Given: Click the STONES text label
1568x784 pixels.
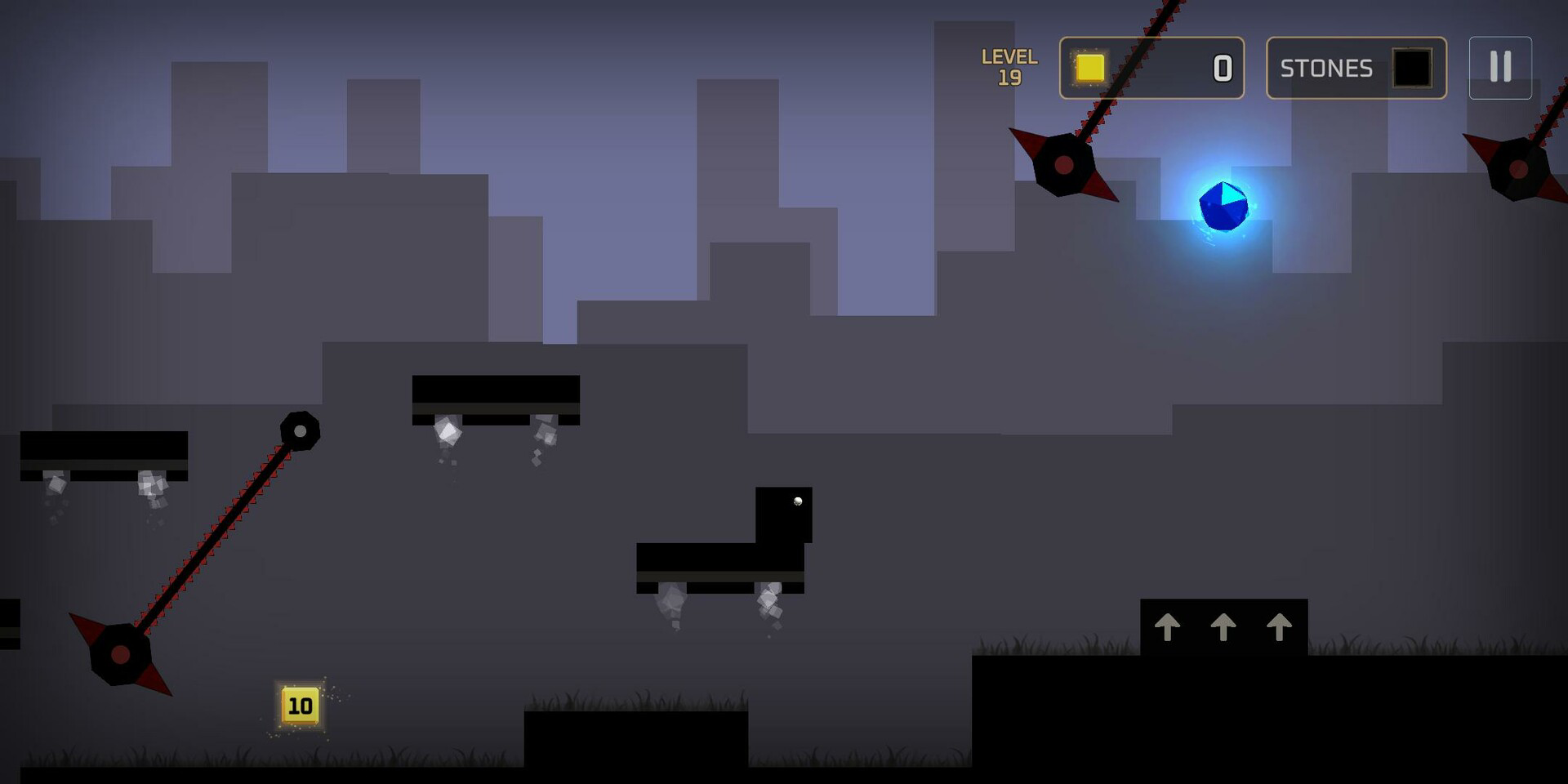Looking at the screenshot, I should click(x=1325, y=69).
